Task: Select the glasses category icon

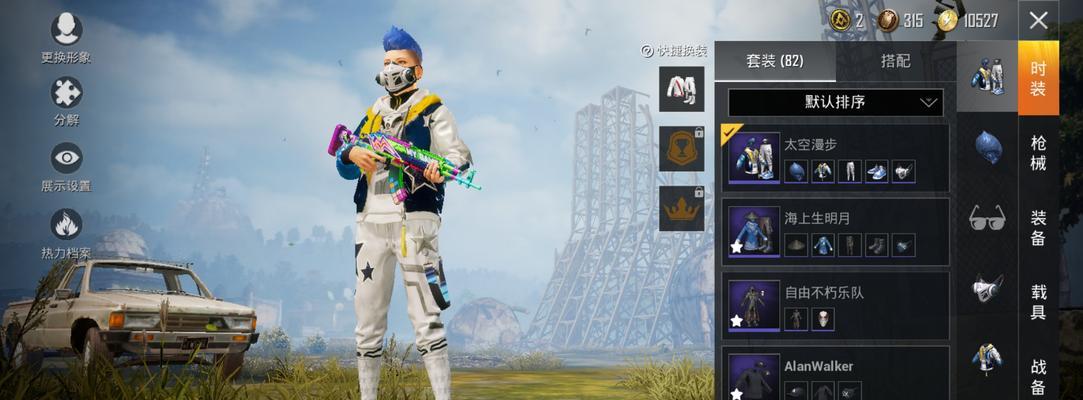Action: tap(987, 217)
